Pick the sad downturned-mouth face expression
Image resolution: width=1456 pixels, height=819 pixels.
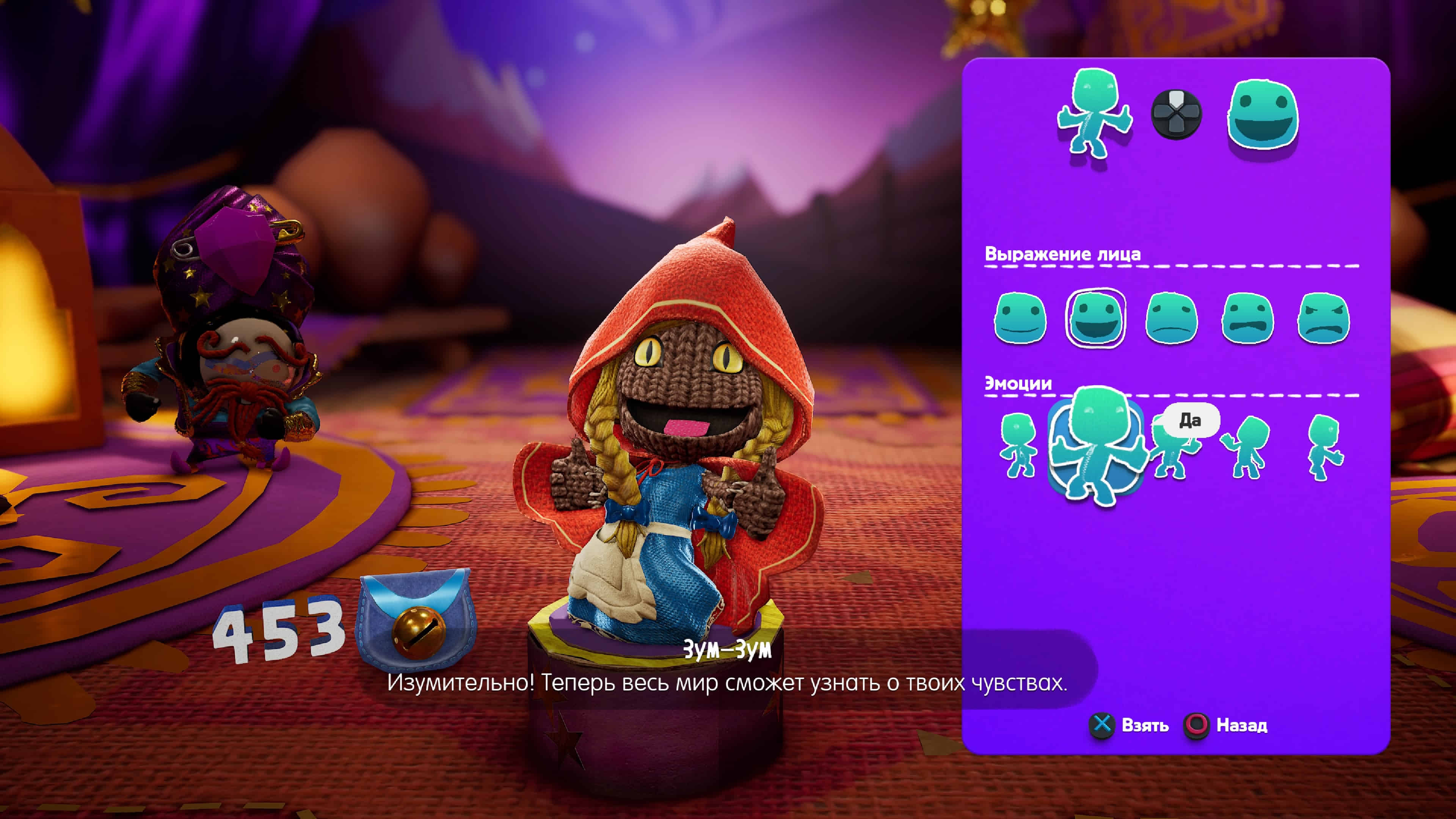click(1171, 318)
